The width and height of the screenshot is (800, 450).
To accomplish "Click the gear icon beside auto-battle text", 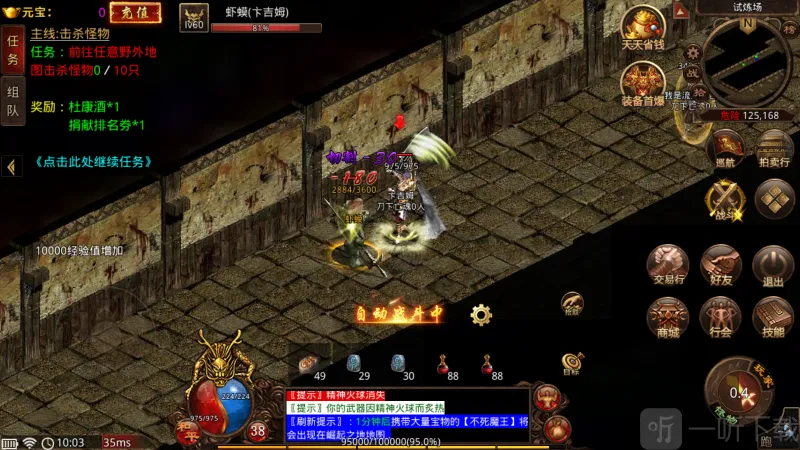I will [481, 315].
